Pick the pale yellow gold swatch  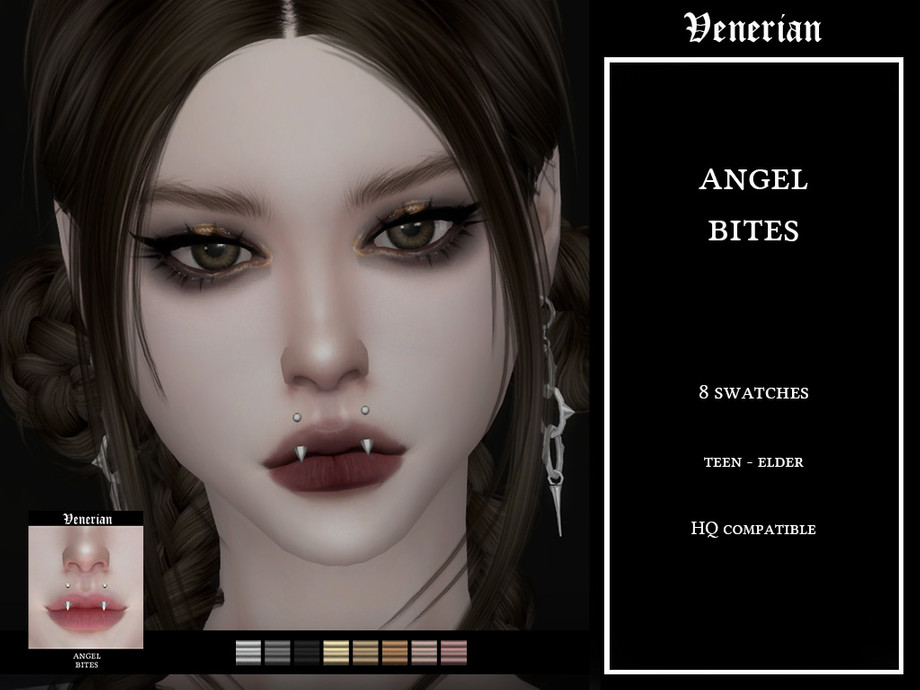coord(336,653)
